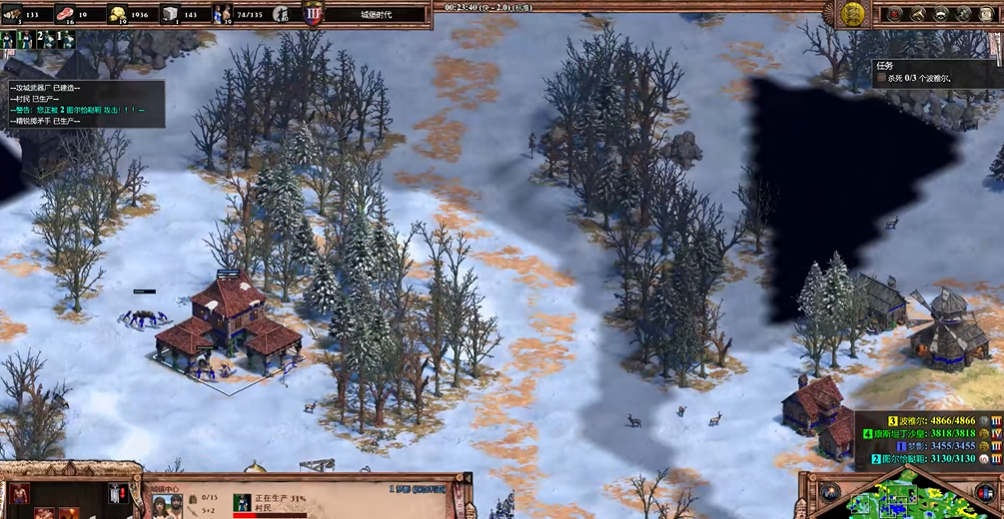Viewport: 1004px width, 519px height.
Task: Click the food meat resource icon
Action: coord(66,14)
